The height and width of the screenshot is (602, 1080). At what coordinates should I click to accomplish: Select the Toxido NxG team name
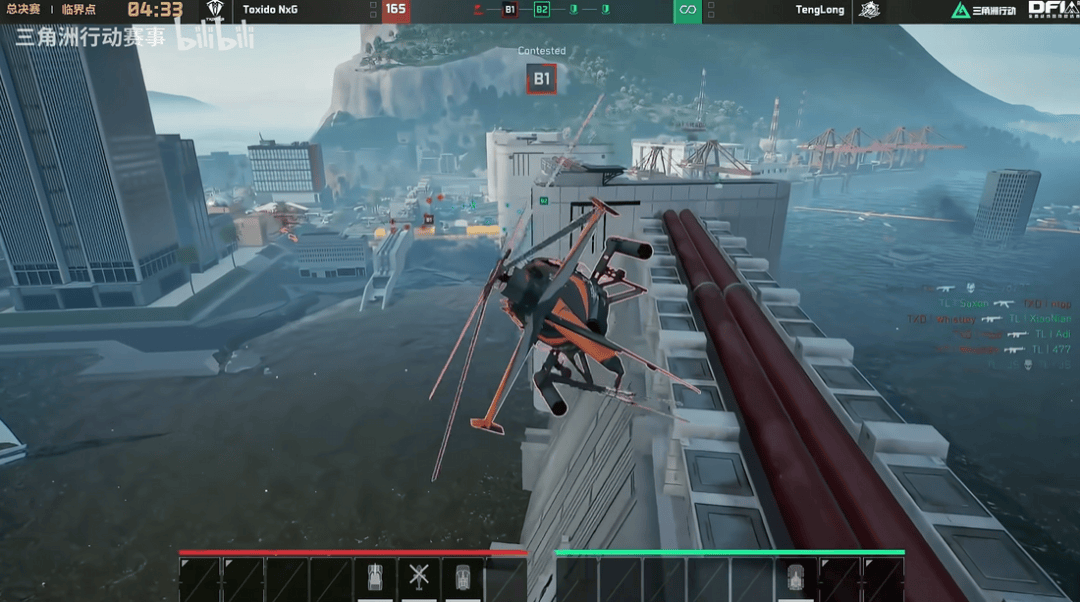coord(270,10)
